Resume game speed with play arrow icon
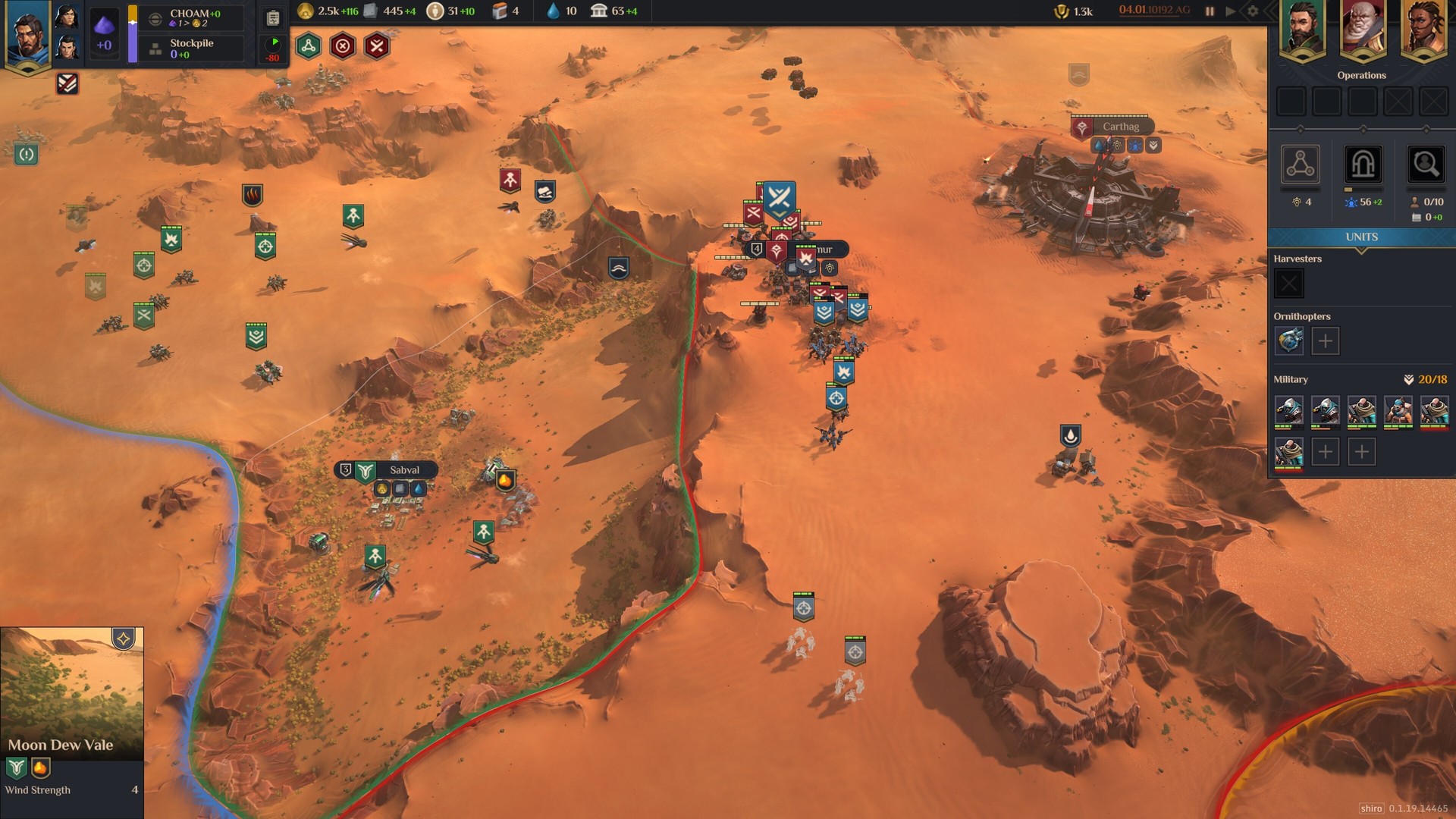Screen dimensions: 1456x819 [1231, 11]
